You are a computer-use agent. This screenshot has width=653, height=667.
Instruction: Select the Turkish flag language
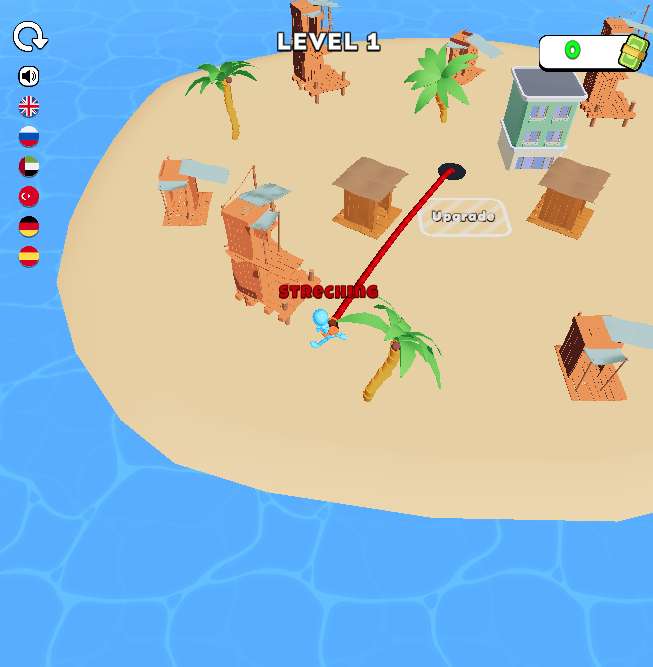(x=29, y=196)
